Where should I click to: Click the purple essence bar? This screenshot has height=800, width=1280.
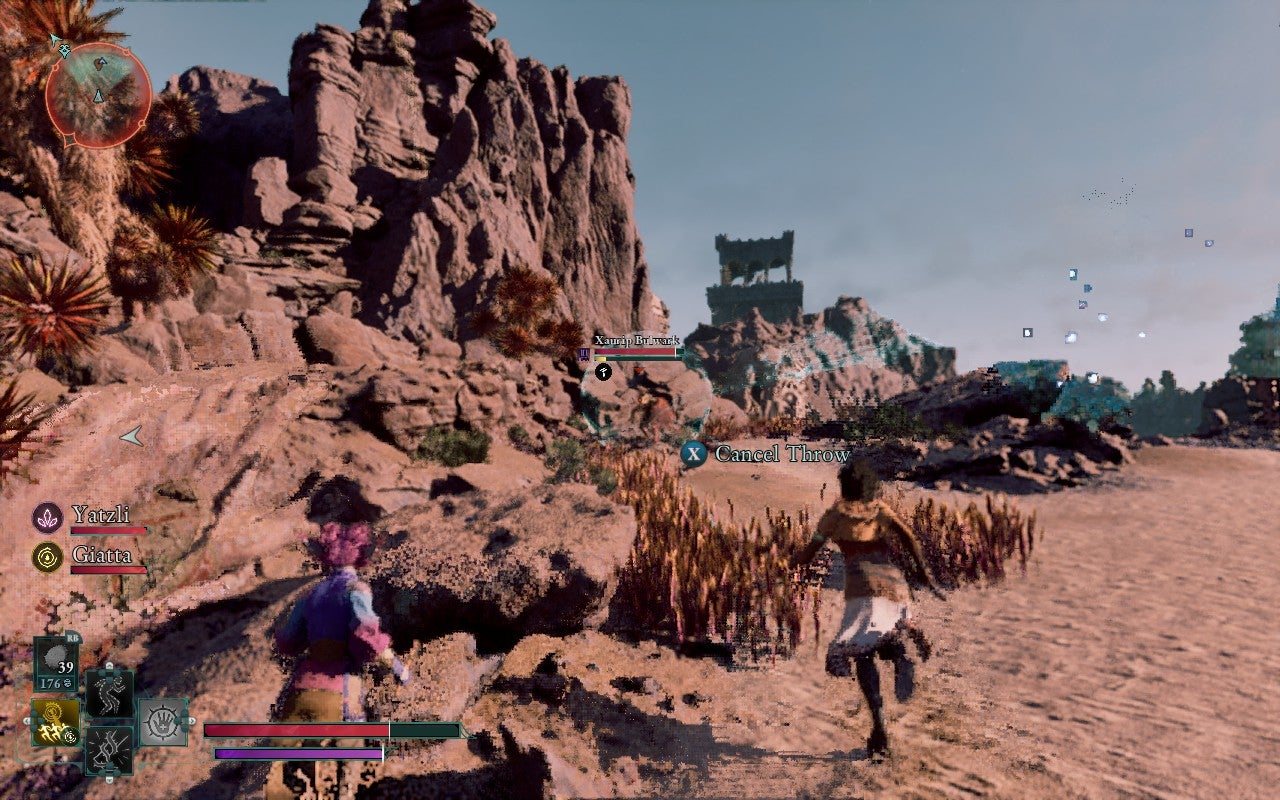point(300,755)
